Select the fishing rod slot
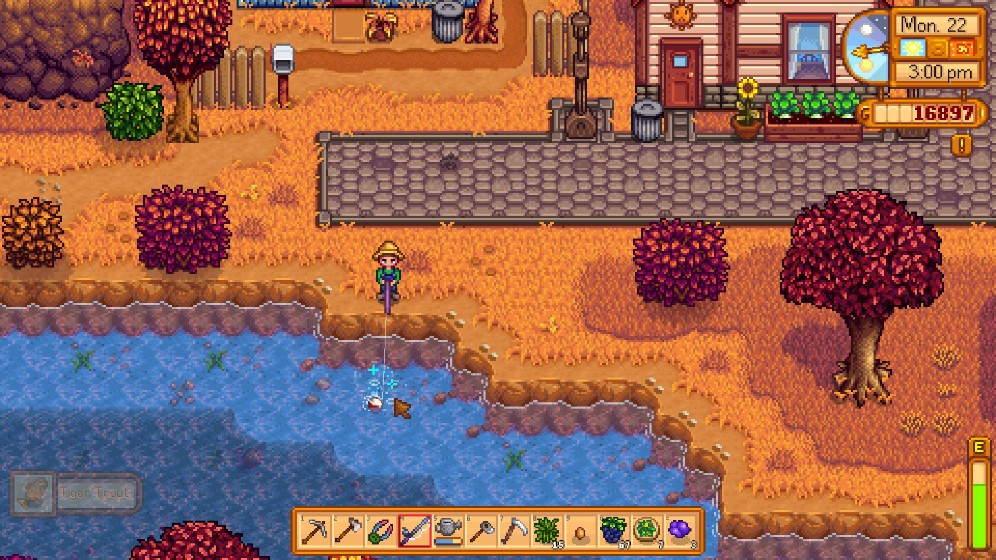The height and width of the screenshot is (560, 996). (415, 530)
